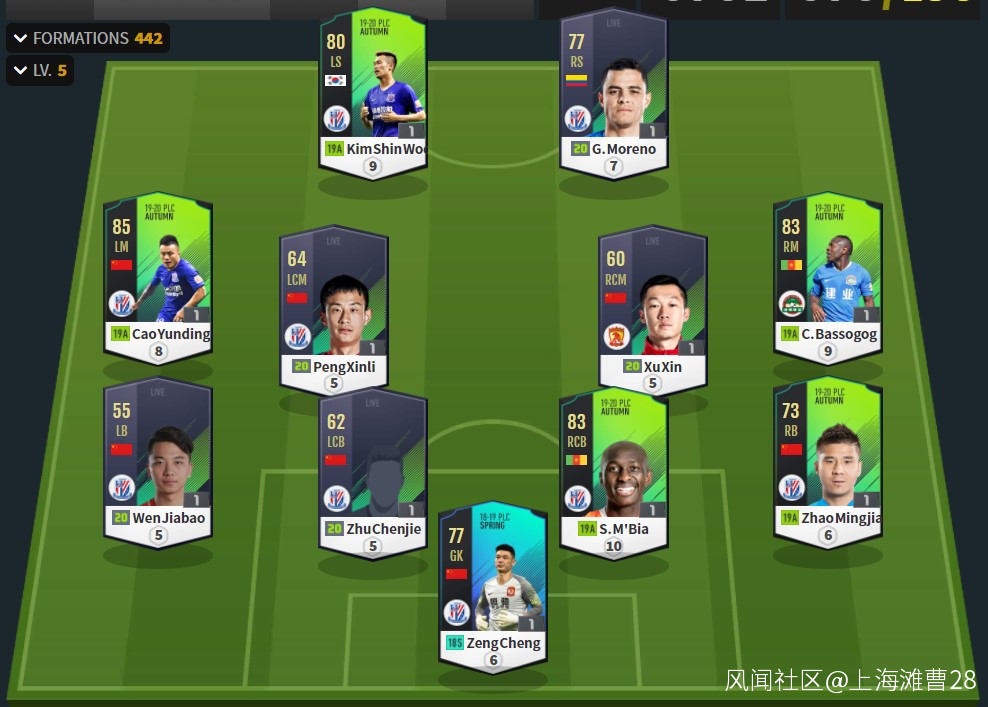Choose C. Bassogog's right midfielder card
Viewport: 988px width, 707px height.
(827, 275)
